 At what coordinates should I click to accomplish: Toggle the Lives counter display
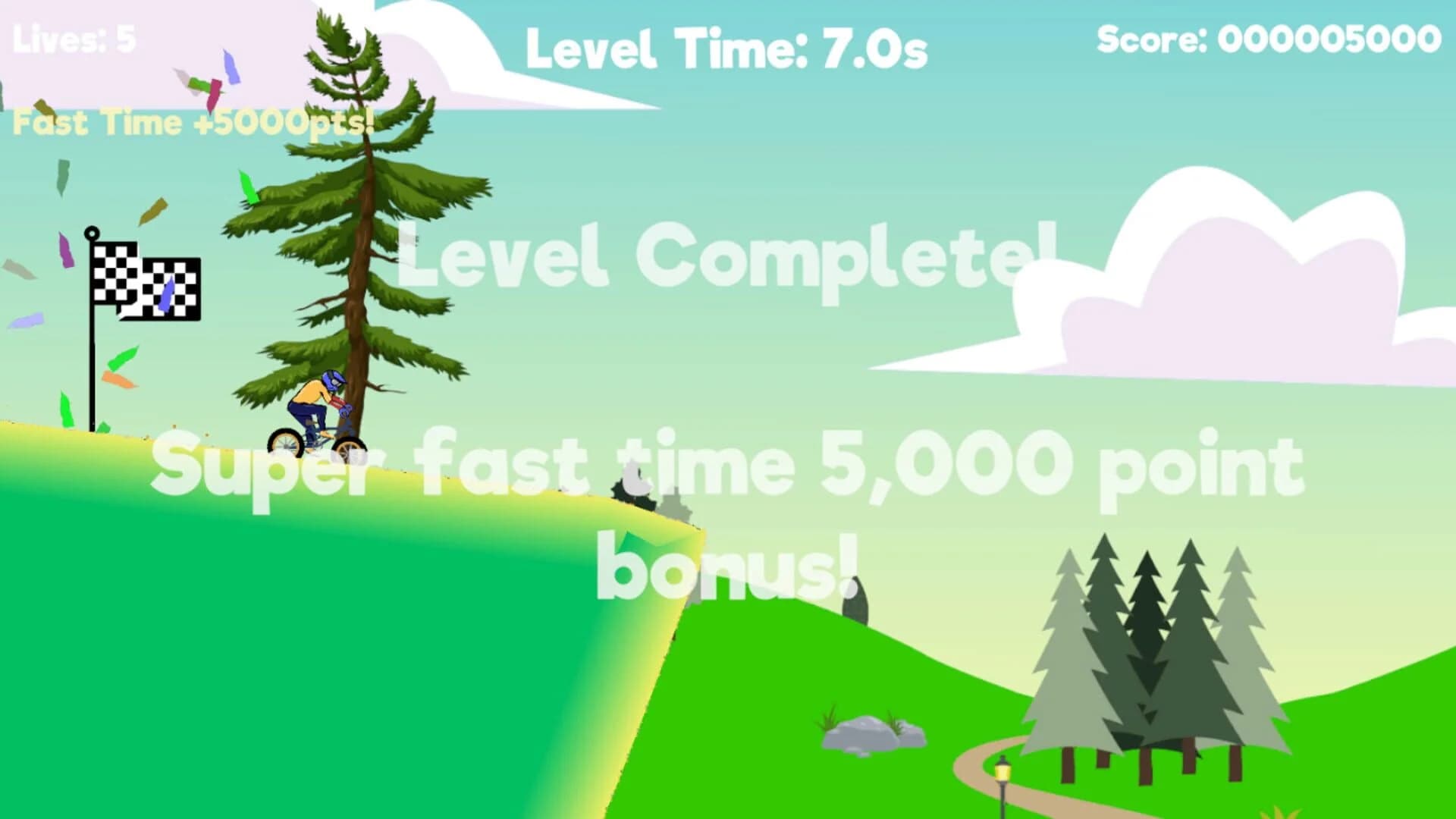74,38
